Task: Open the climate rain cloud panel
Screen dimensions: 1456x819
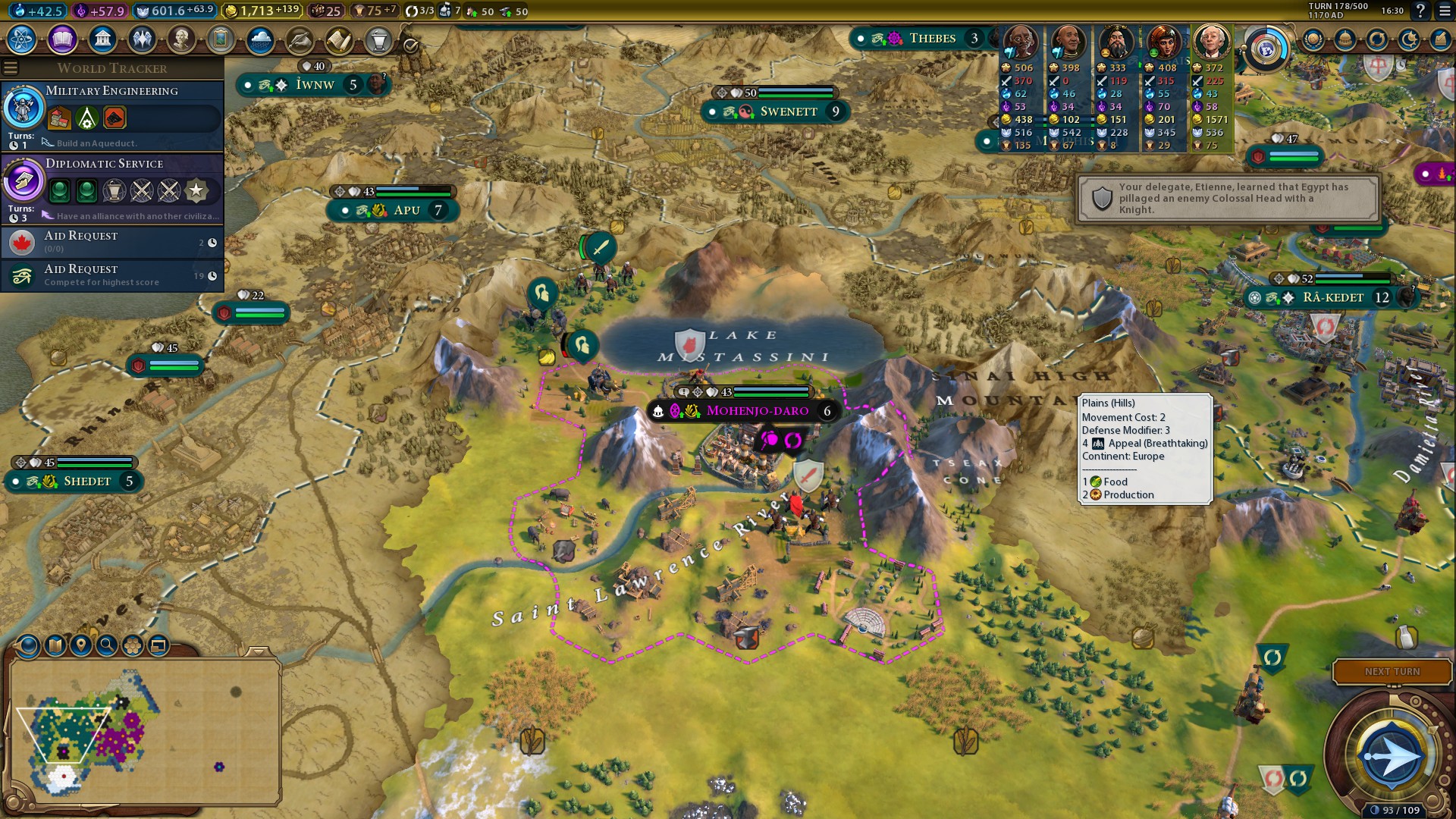Action: tap(260, 39)
